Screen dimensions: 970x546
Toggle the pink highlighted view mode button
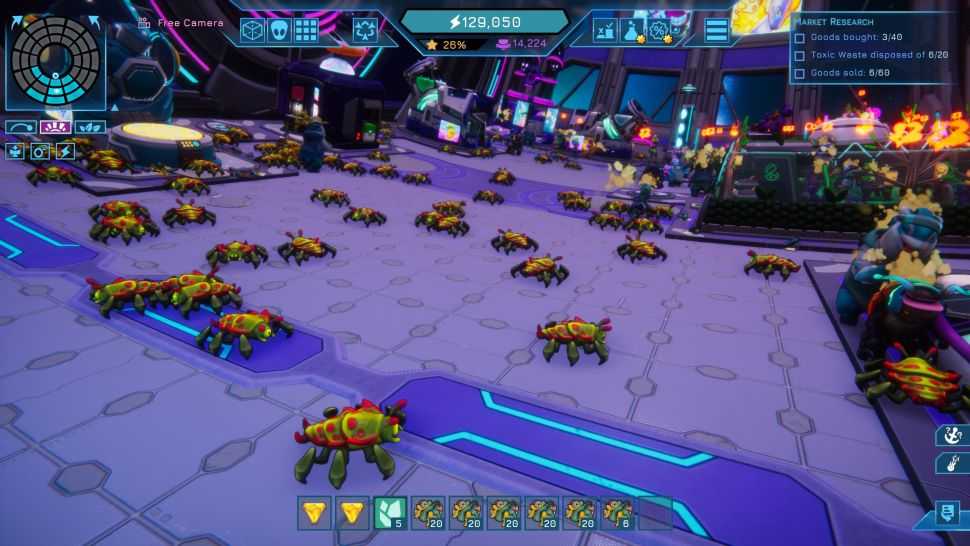click(54, 128)
